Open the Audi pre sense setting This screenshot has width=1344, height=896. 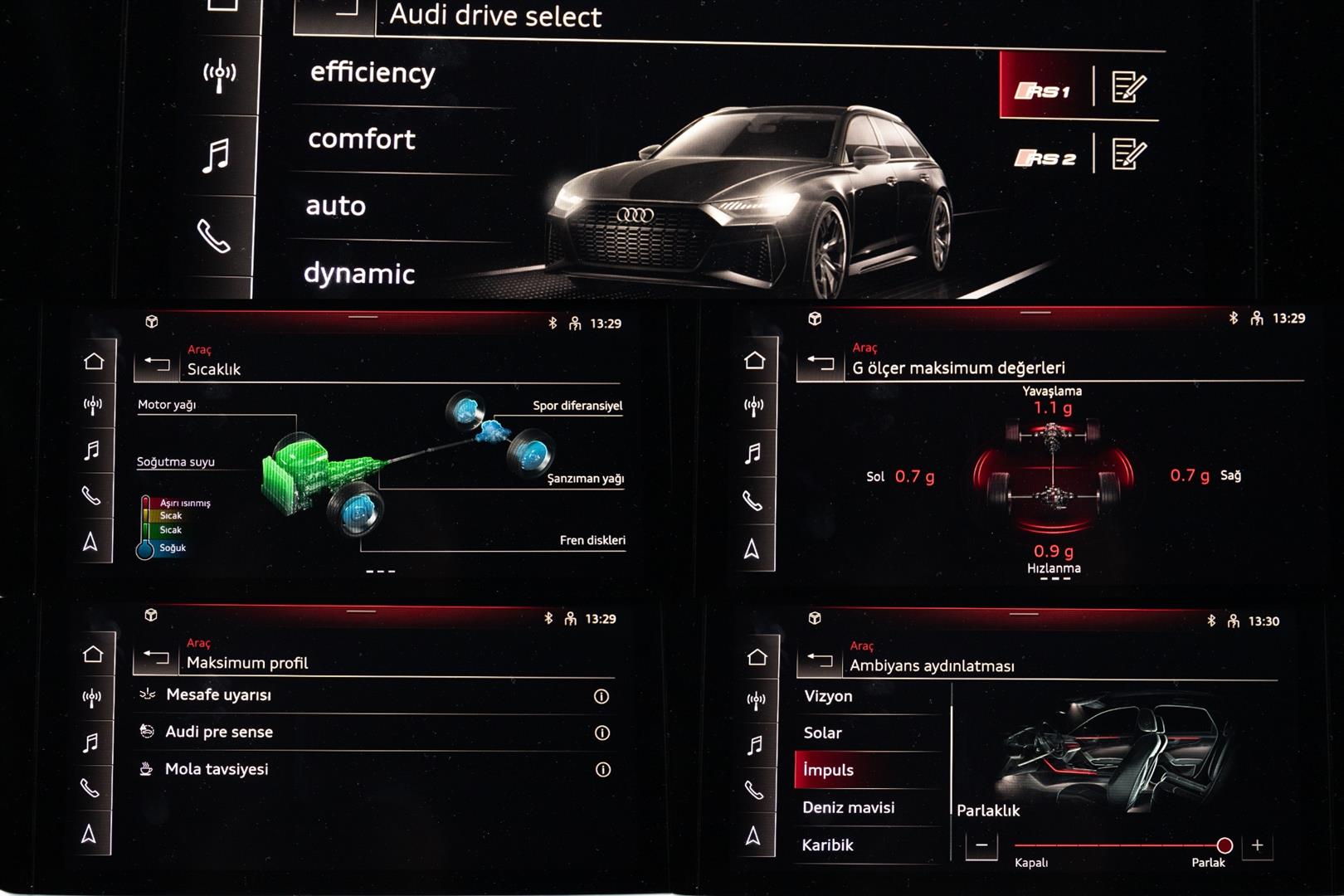(x=219, y=732)
